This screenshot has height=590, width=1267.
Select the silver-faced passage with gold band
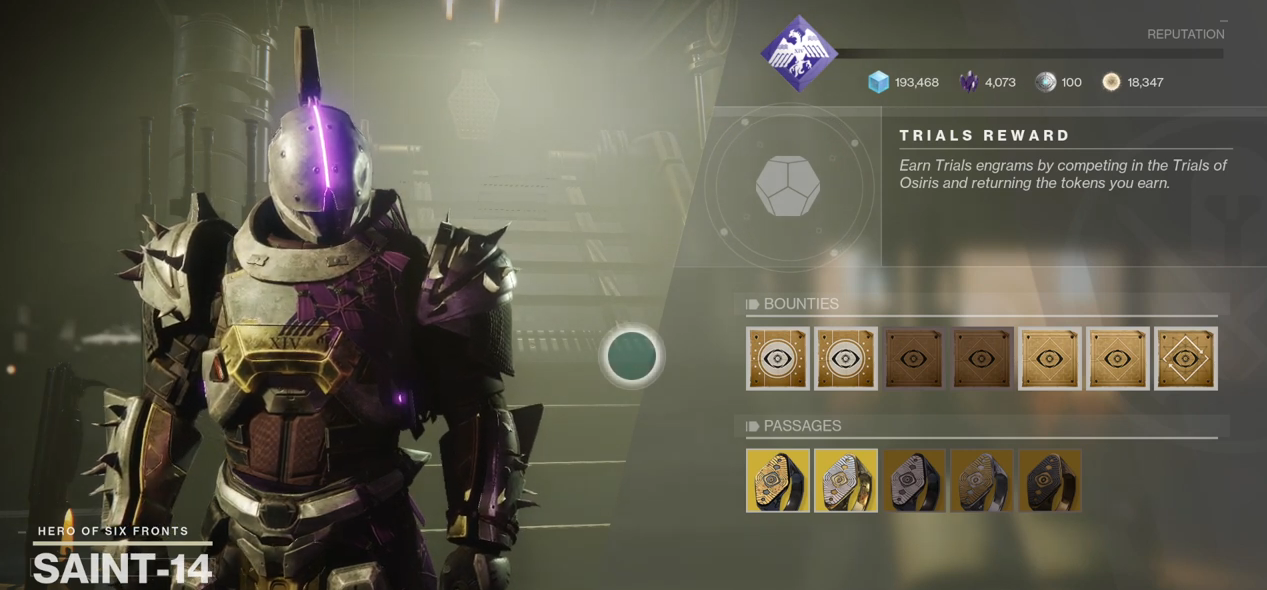[x=846, y=481]
